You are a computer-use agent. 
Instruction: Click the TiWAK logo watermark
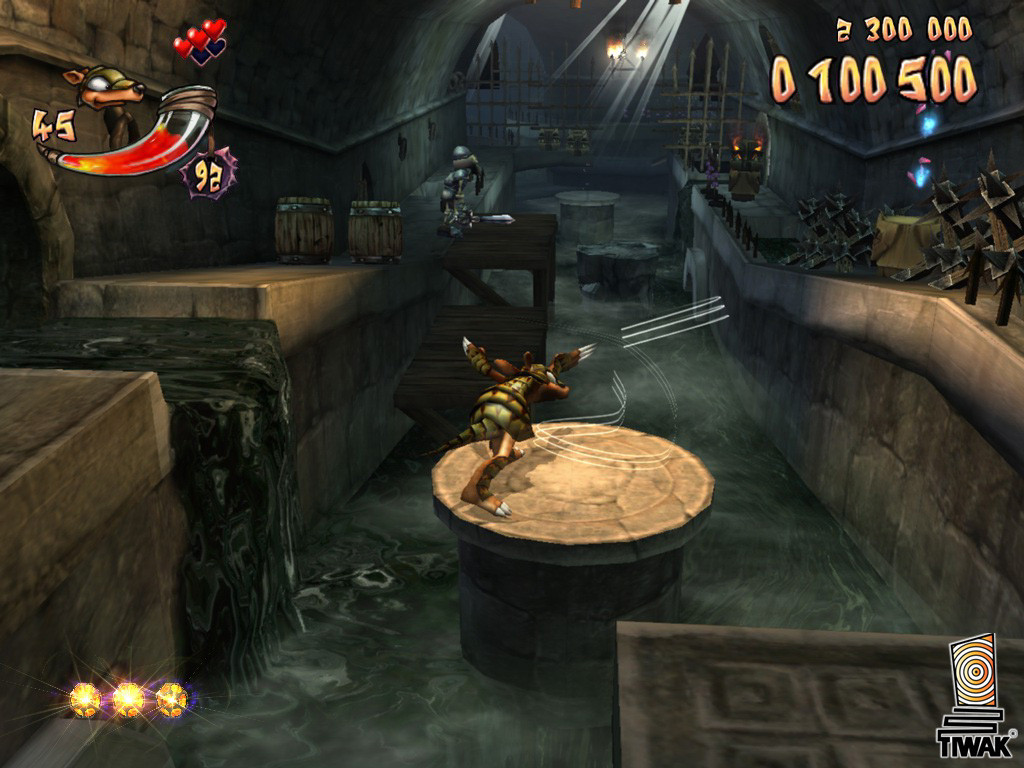973,696
